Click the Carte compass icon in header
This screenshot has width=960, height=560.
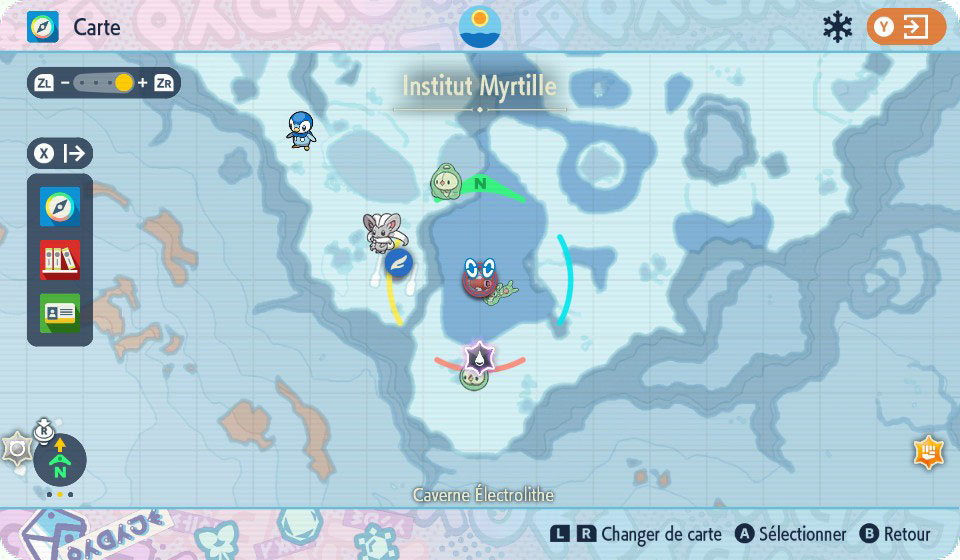(43, 27)
